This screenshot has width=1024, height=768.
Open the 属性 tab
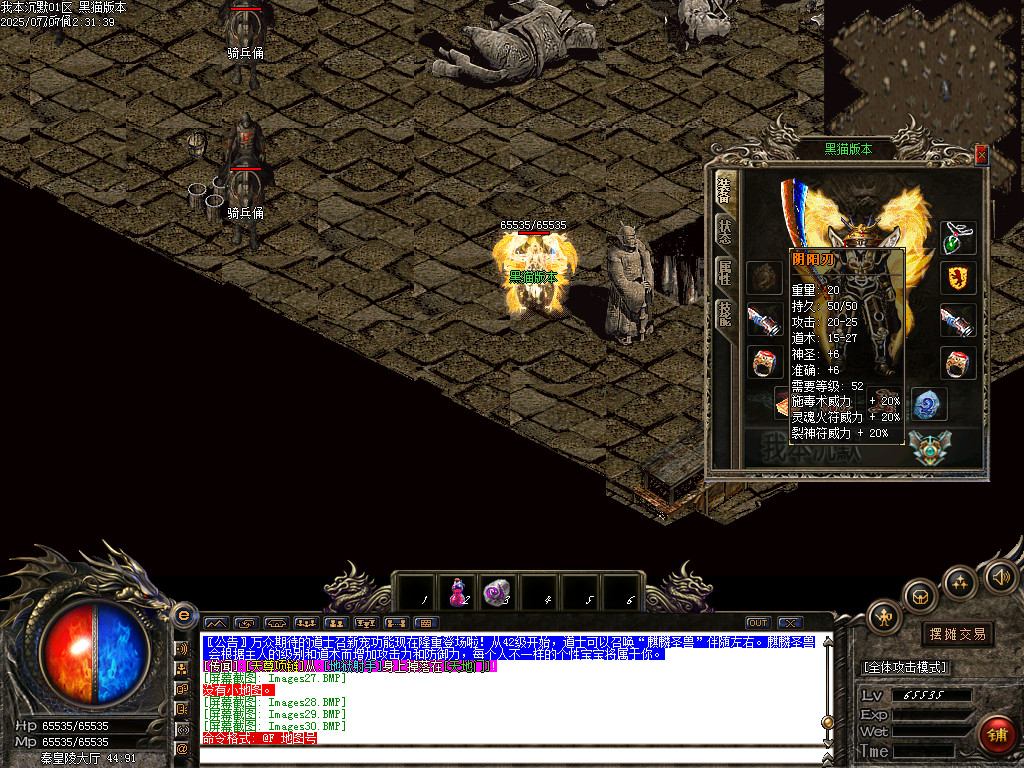click(723, 274)
